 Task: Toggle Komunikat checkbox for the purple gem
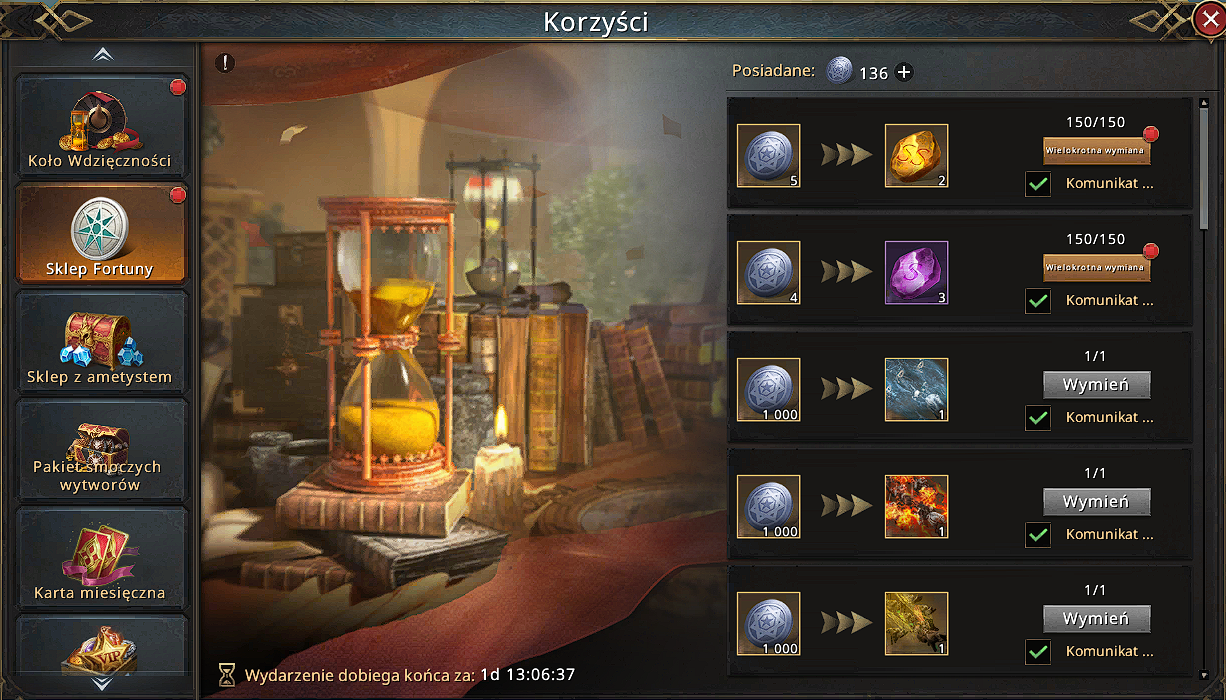coord(1038,301)
